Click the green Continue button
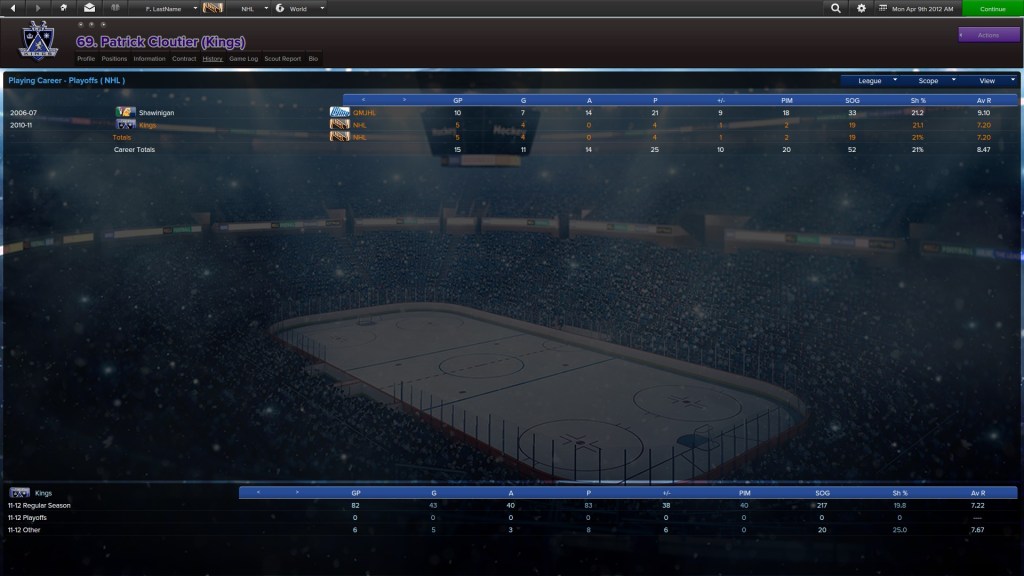 pos(992,8)
